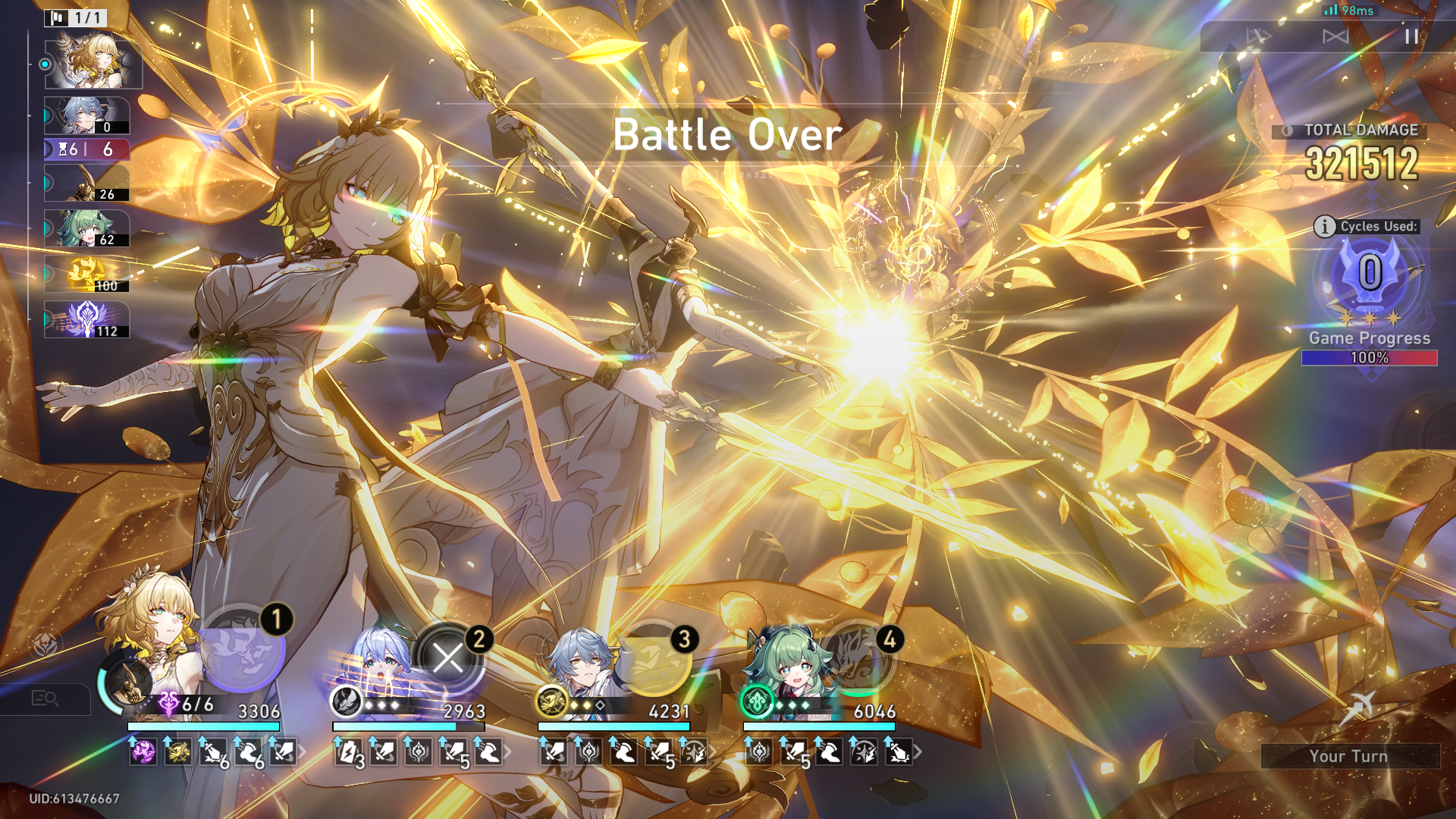This screenshot has width=1456, height=819.
Task: Activate the first character's ultimate
Action: [241, 649]
